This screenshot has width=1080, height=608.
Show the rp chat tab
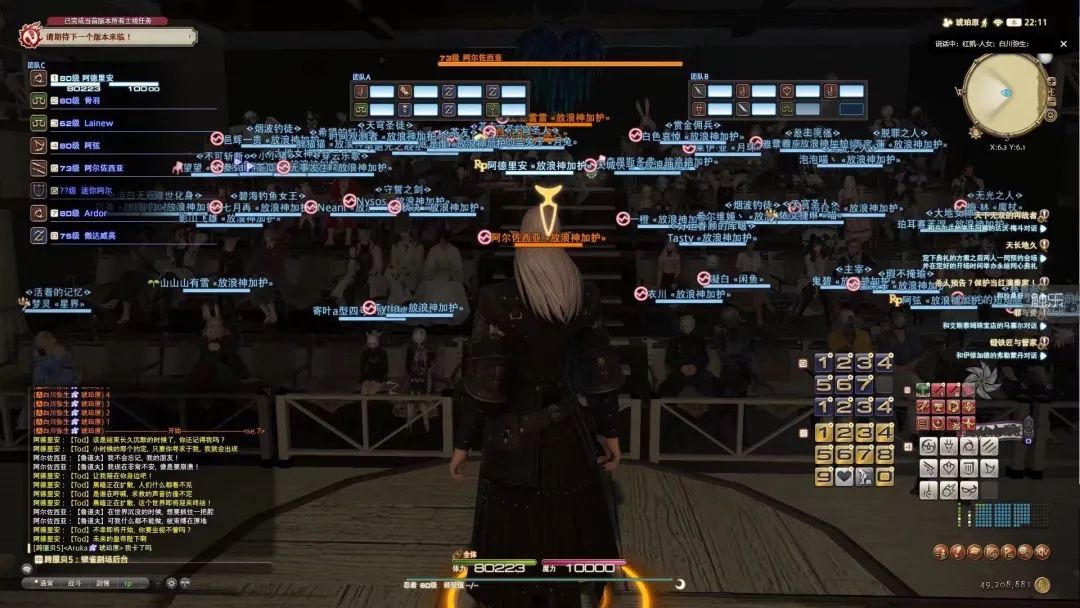[128, 582]
